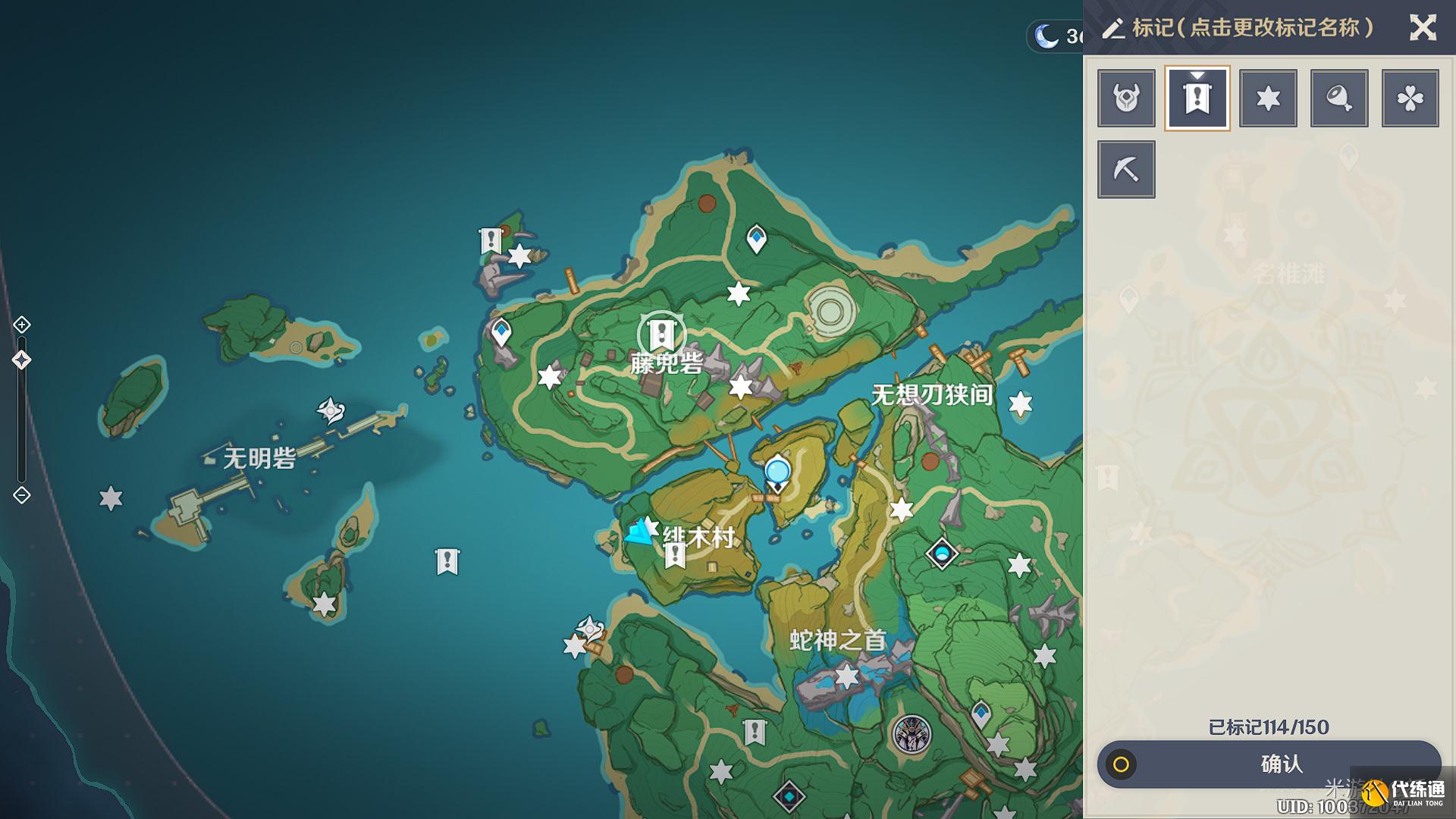Click the banner pin in open sea
Viewport: 1456px width, 819px height.
coord(447,562)
